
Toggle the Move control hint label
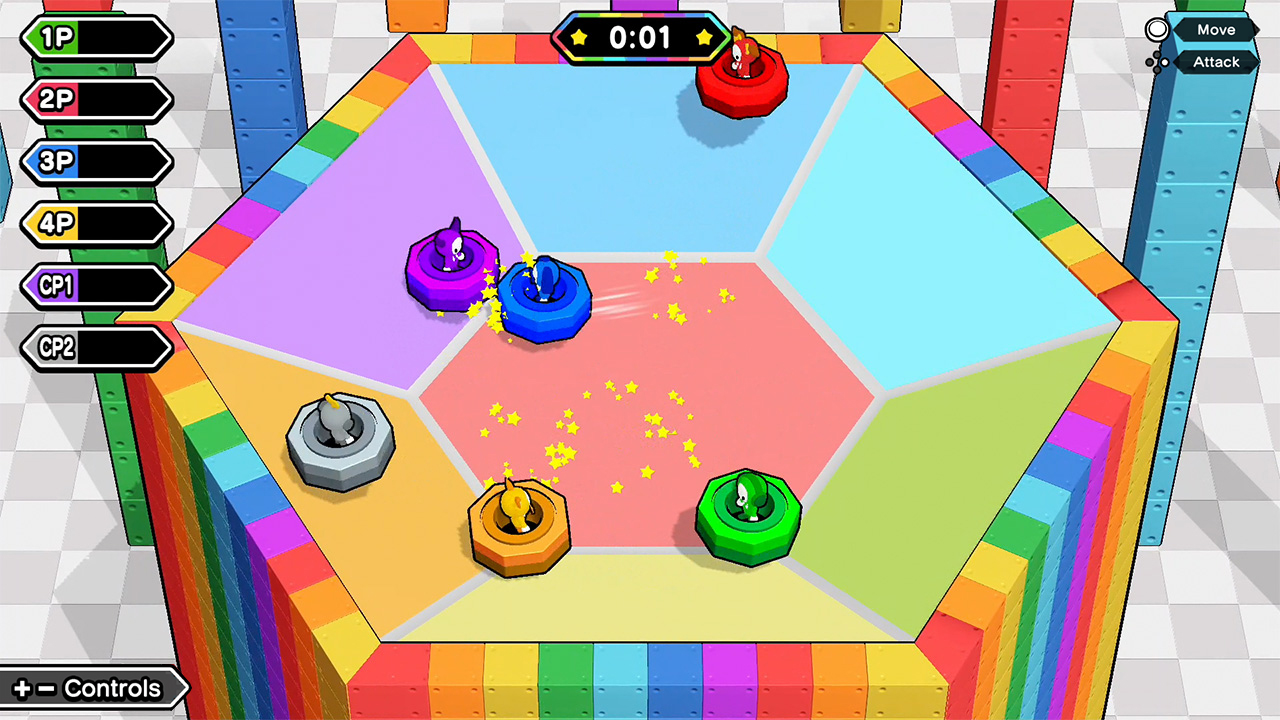click(x=1215, y=29)
